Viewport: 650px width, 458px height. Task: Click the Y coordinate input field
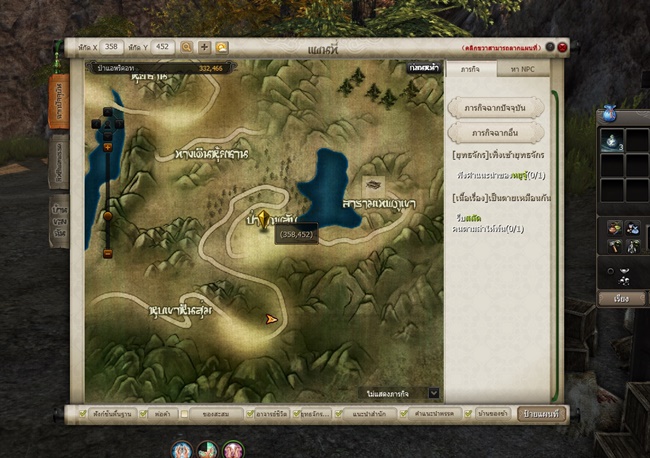pos(162,46)
